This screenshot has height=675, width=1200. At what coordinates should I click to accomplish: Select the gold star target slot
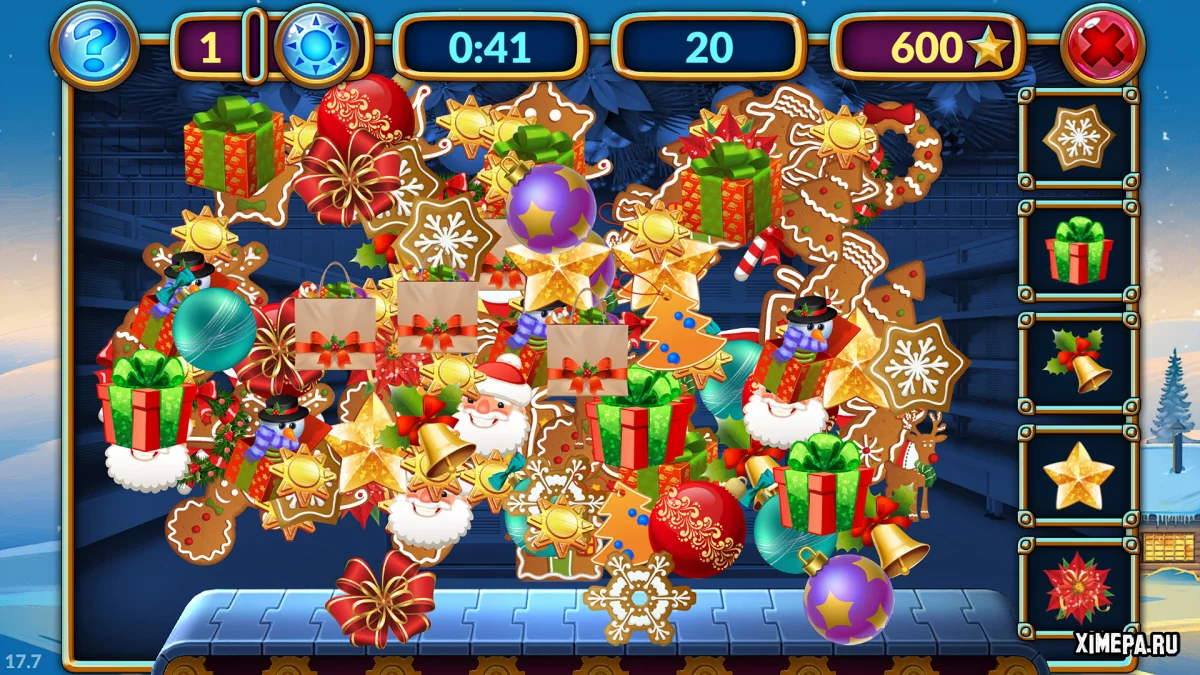coord(1078,476)
